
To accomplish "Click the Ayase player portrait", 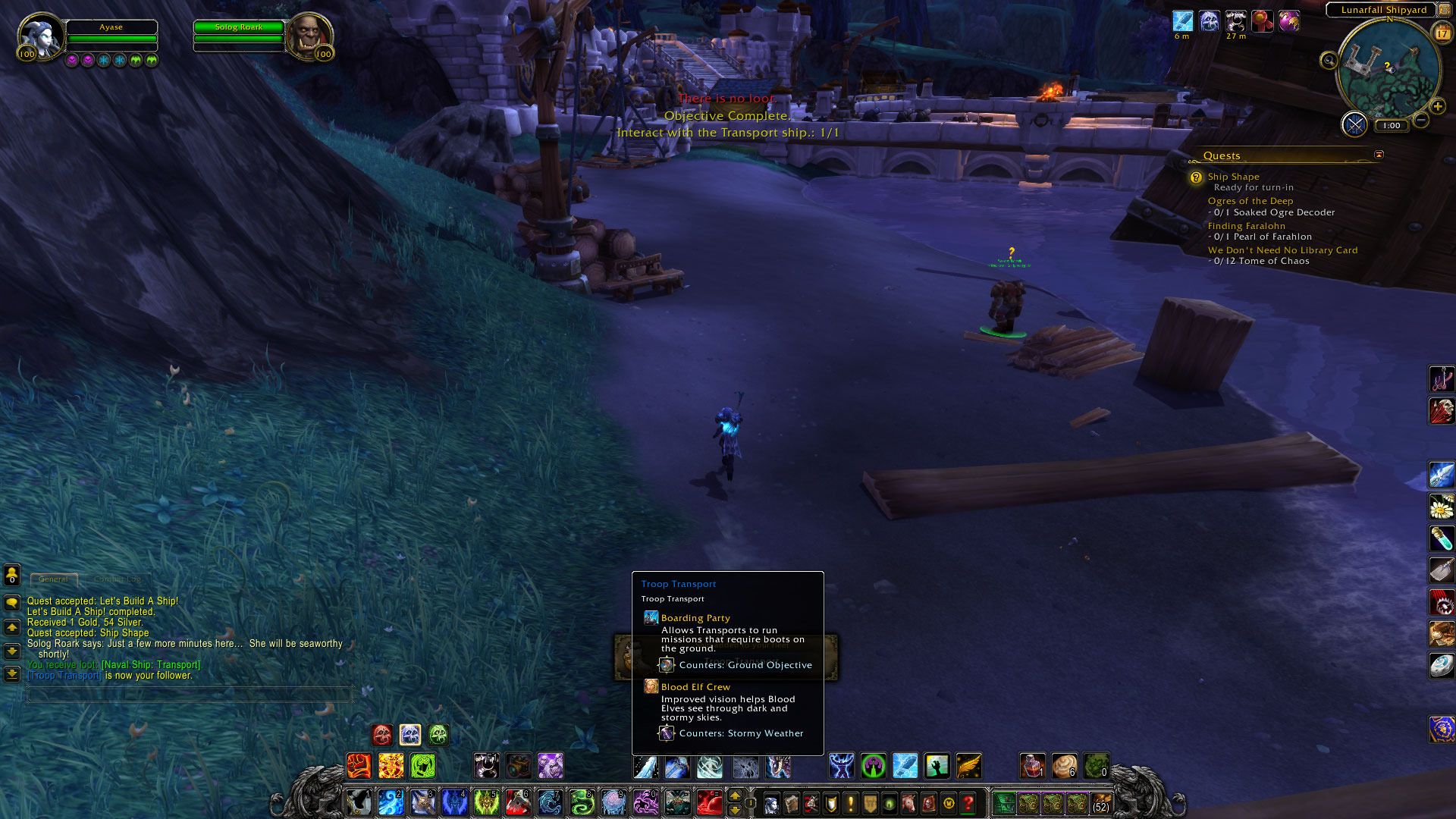I will [40, 35].
